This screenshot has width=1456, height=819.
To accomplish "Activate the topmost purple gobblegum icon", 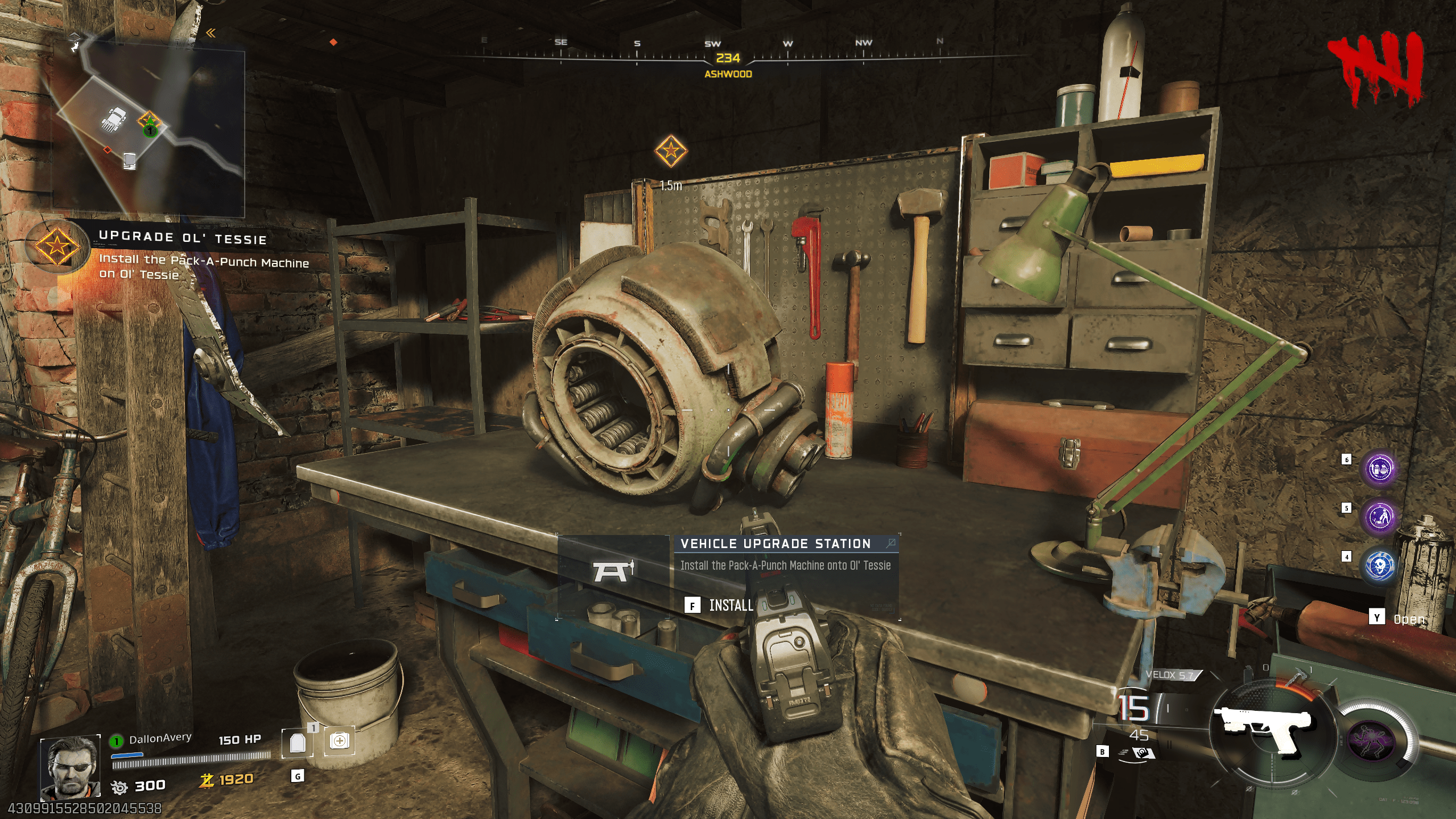I will [1380, 469].
